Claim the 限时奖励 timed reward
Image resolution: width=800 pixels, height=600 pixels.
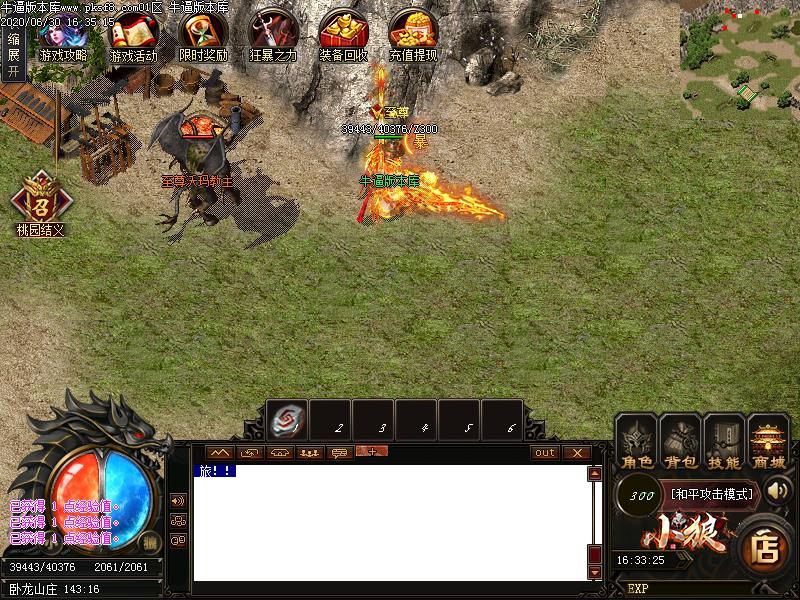coord(203,38)
